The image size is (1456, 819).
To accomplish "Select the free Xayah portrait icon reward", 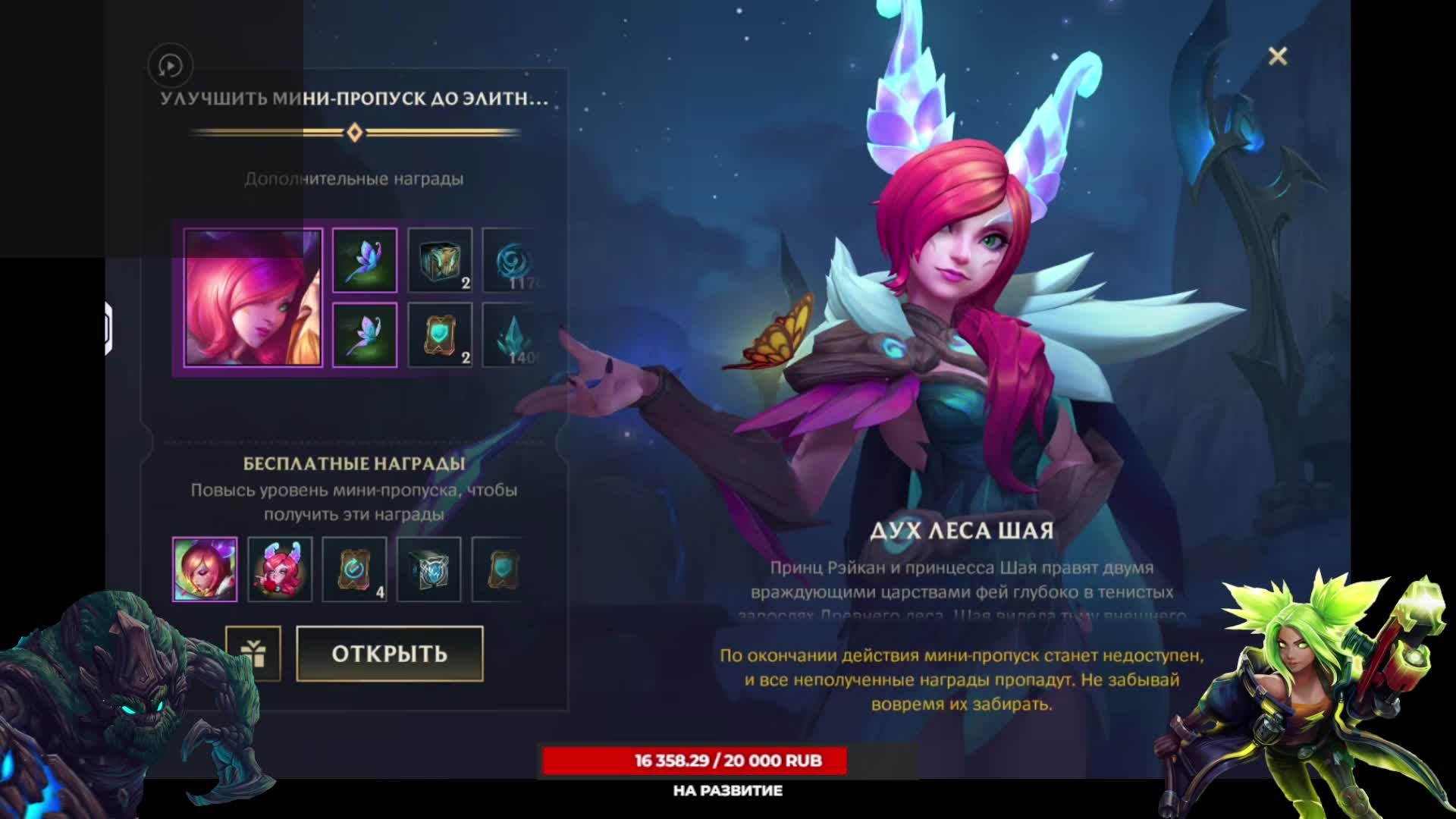I will click(205, 570).
